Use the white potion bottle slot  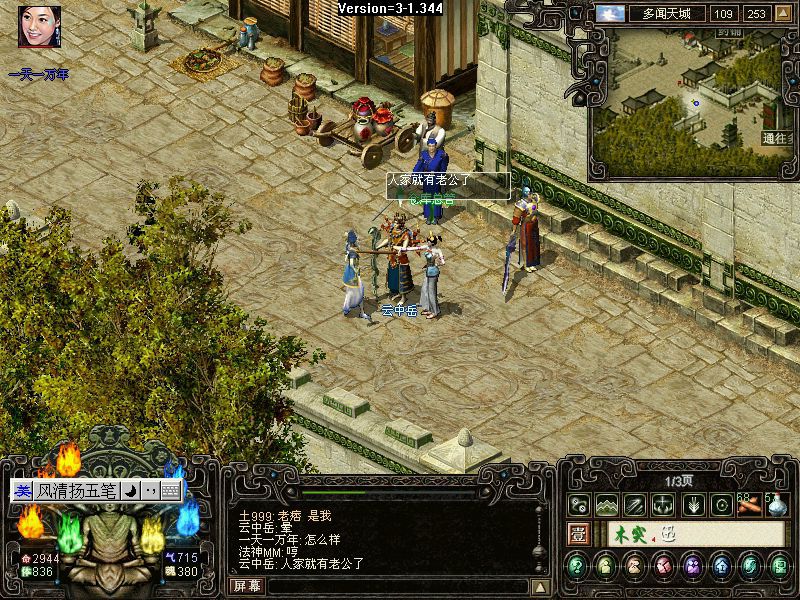777,505
